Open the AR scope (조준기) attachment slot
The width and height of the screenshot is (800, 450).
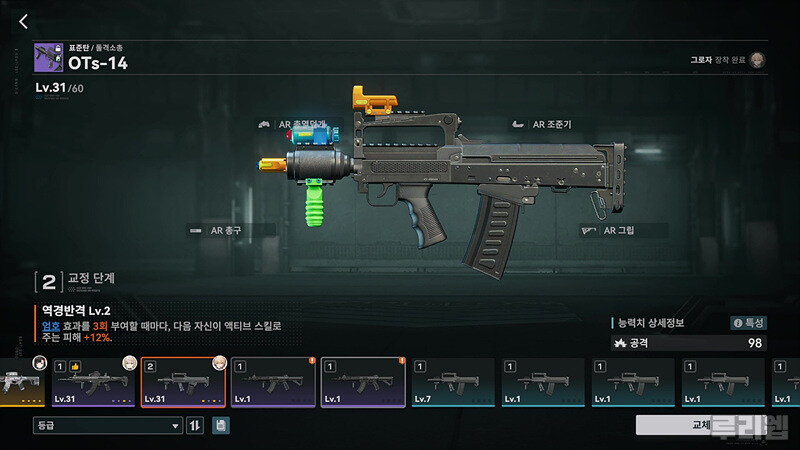coord(541,125)
